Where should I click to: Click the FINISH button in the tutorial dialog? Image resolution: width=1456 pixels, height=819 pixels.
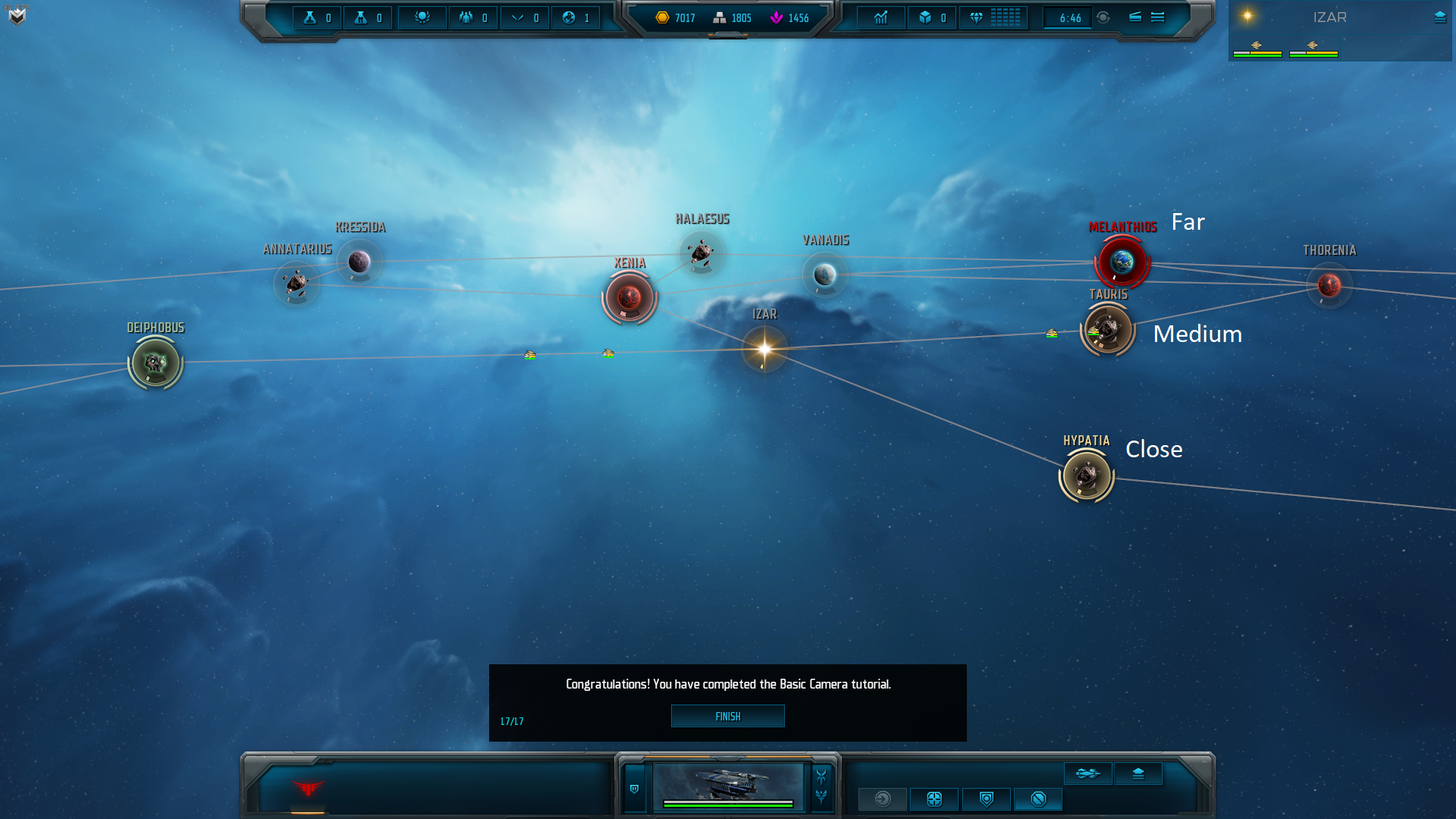(x=727, y=716)
